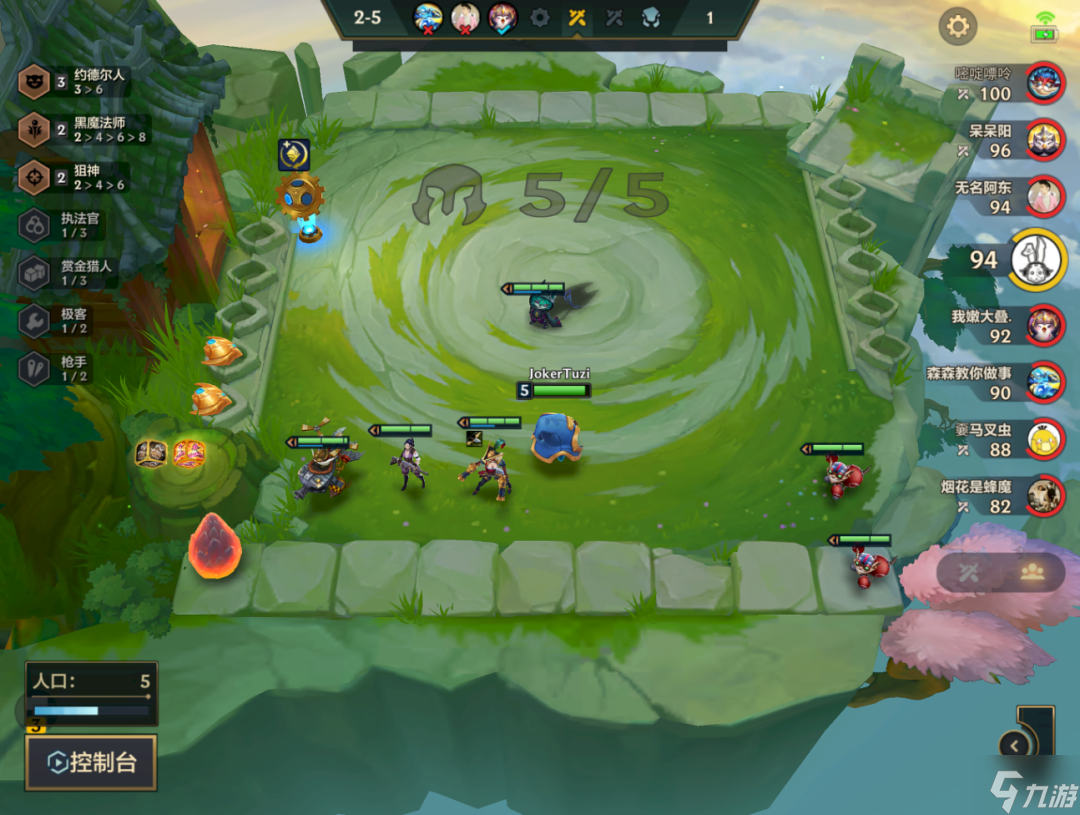View player 呆呆阳's board
This screenshot has height=815, width=1080.
click(x=1045, y=139)
